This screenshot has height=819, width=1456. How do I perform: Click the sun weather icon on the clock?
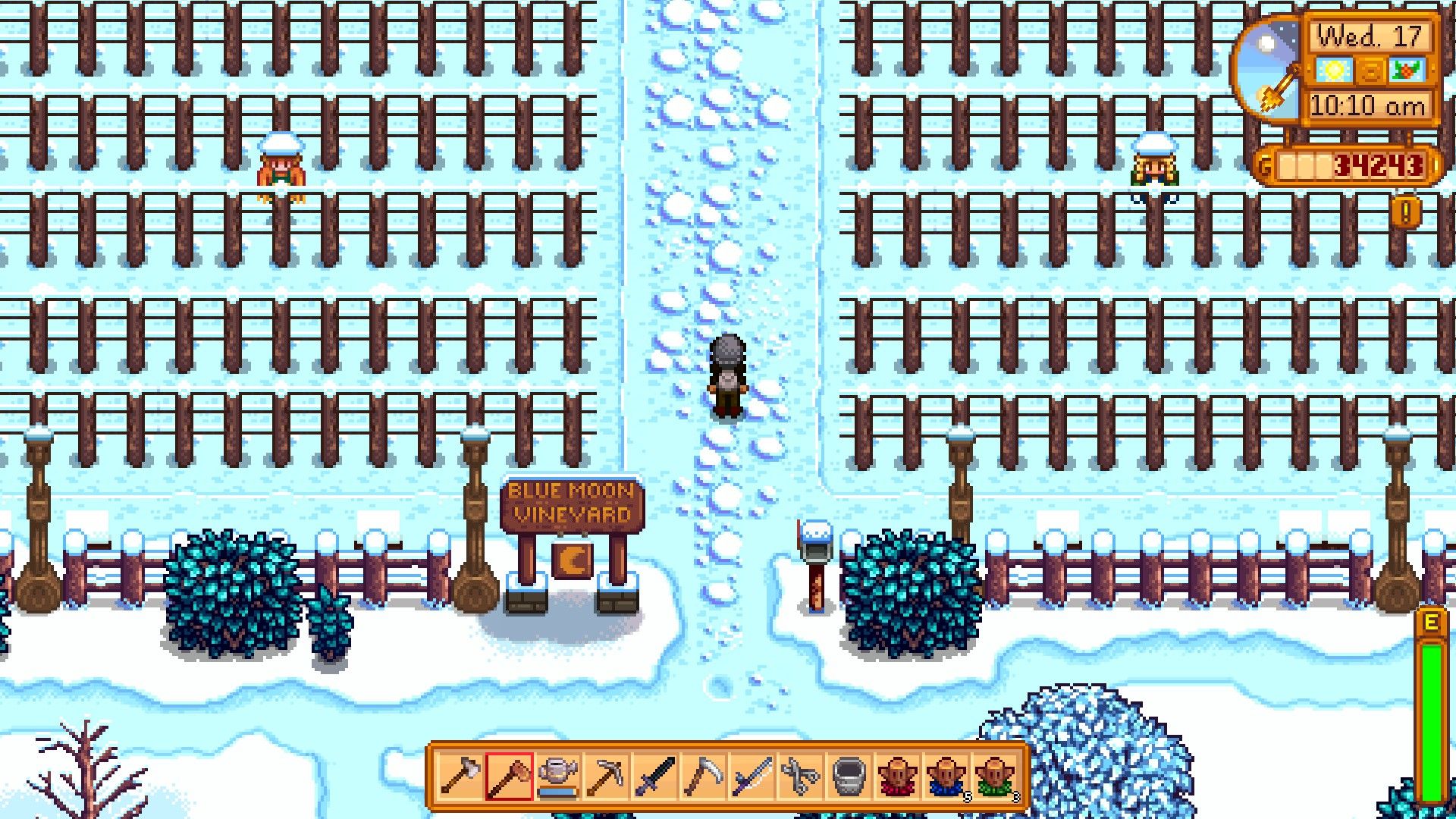[x=1334, y=70]
